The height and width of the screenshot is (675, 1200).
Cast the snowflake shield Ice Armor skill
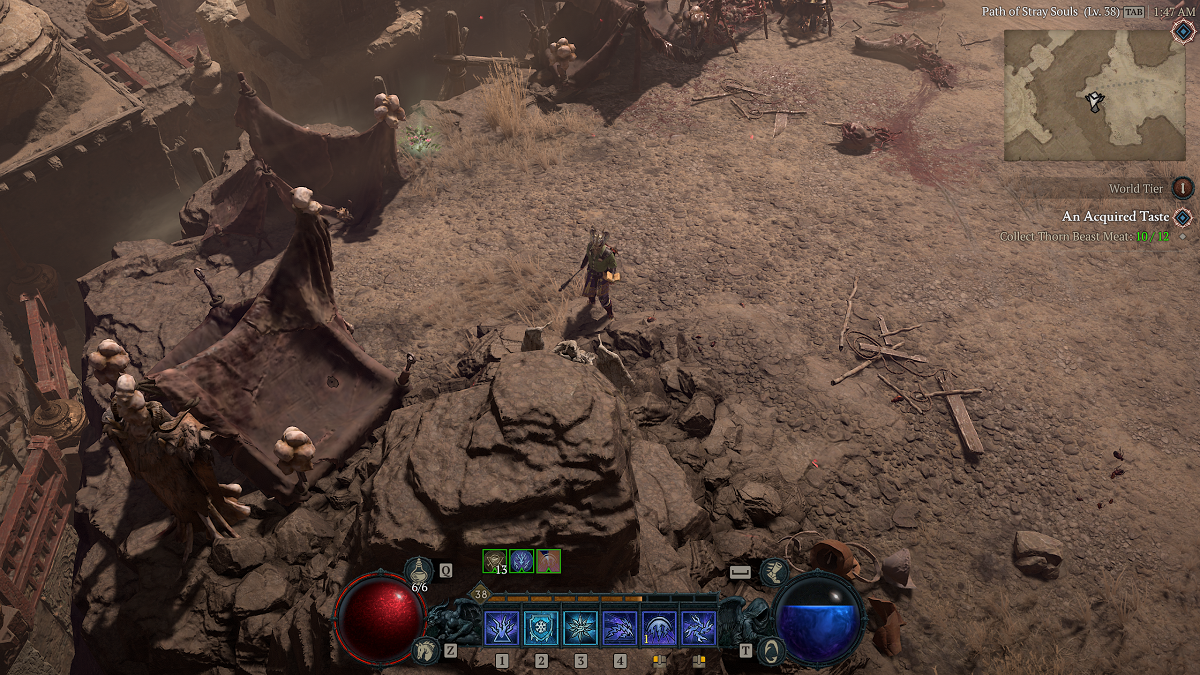point(541,628)
